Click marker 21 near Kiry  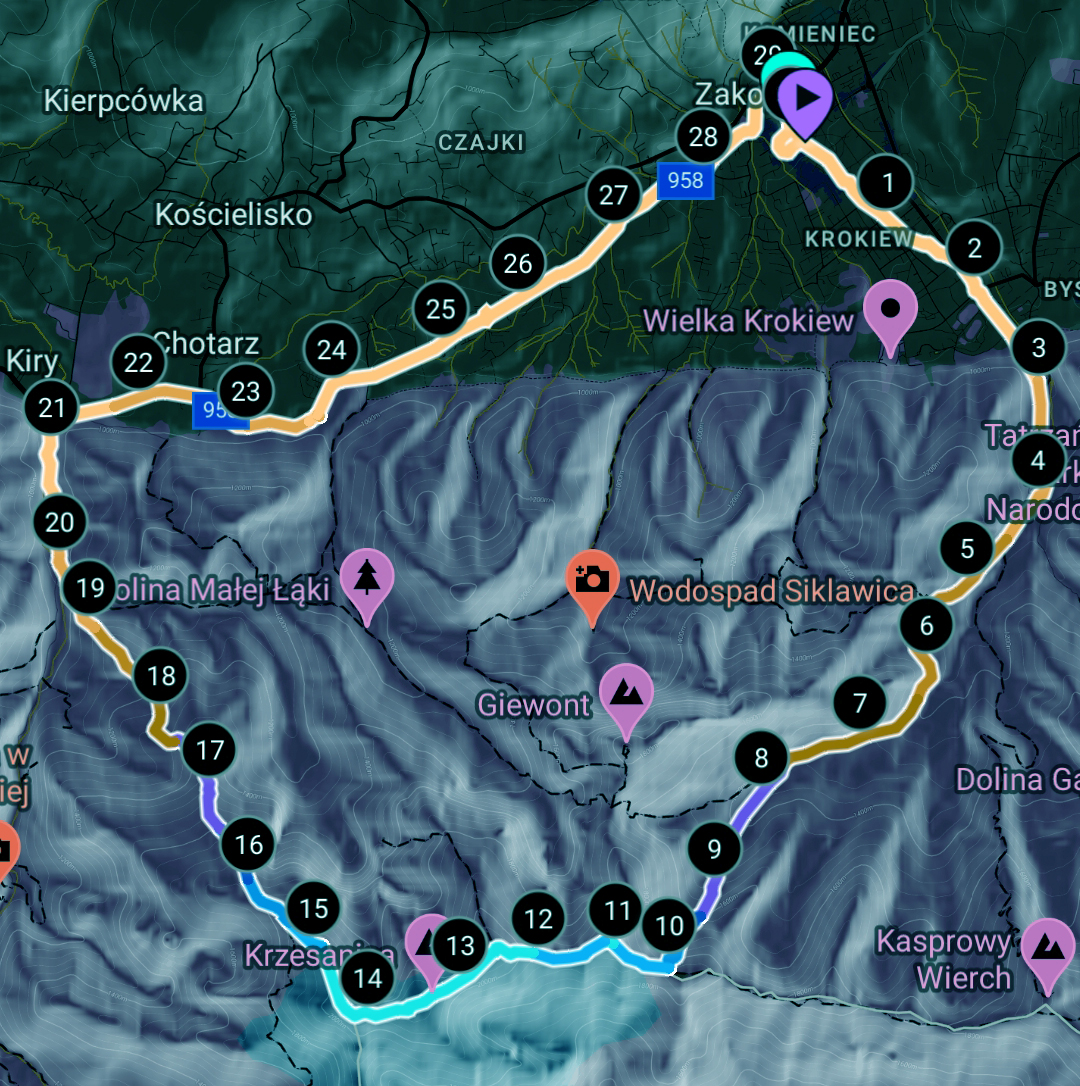(x=51, y=407)
